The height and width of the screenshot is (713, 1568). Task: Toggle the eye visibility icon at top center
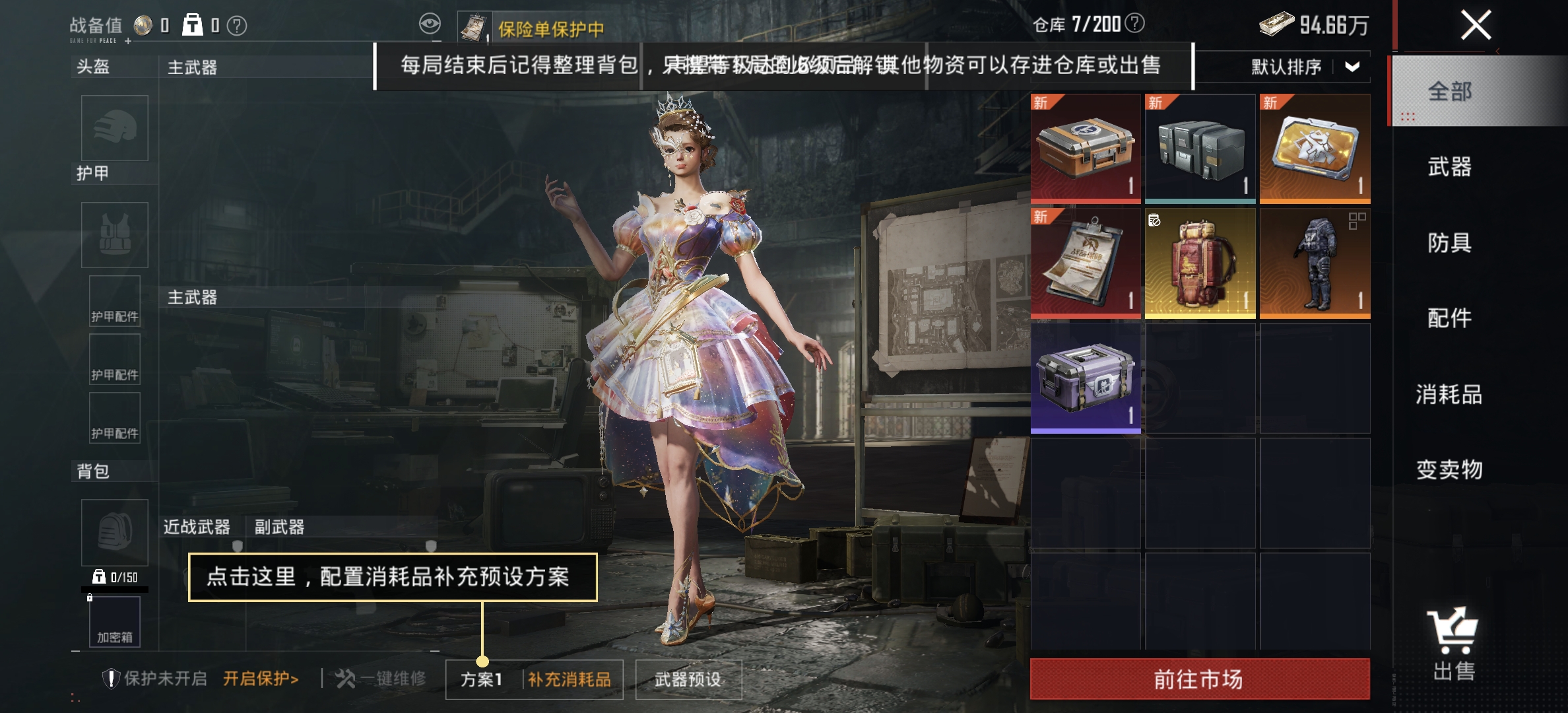pos(429,22)
